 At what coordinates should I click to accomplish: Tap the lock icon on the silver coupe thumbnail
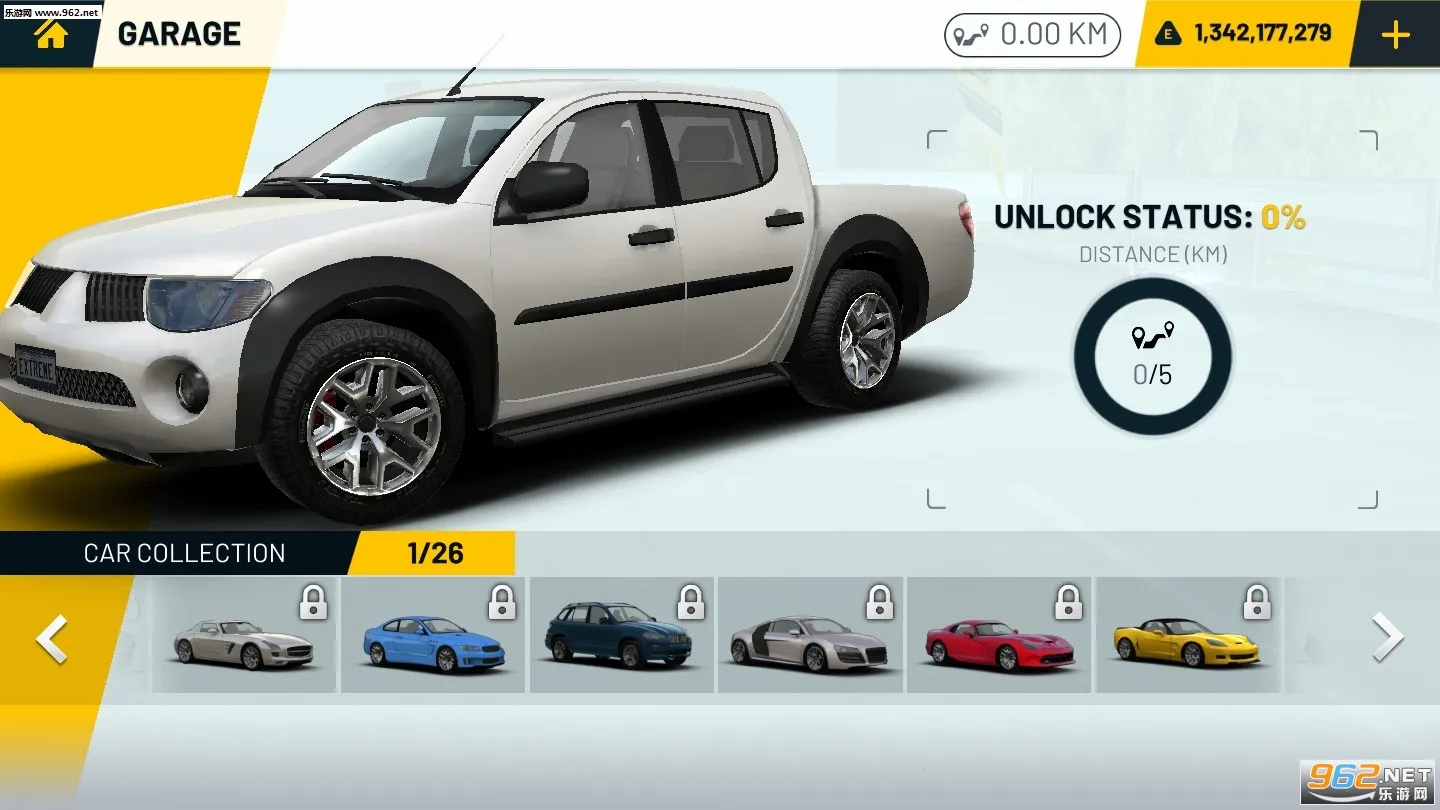314,601
